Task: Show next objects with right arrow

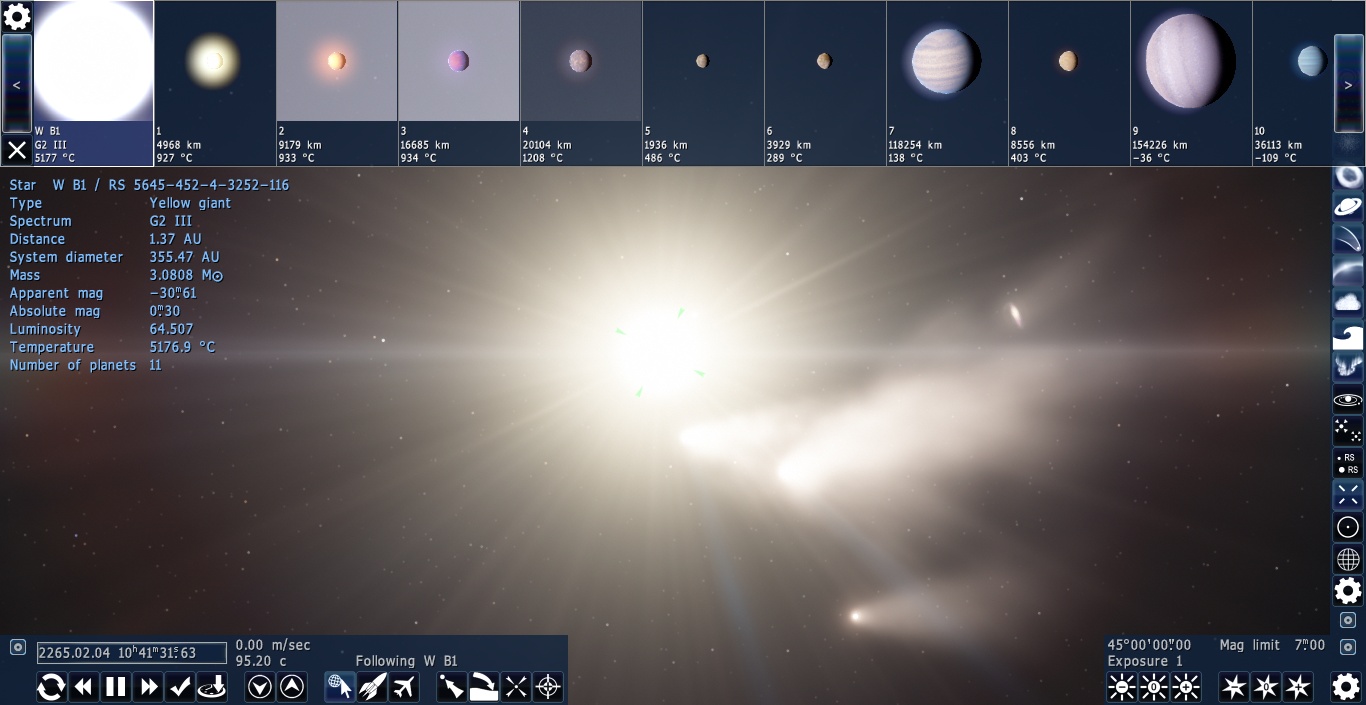Action: pyautogui.click(x=1348, y=84)
